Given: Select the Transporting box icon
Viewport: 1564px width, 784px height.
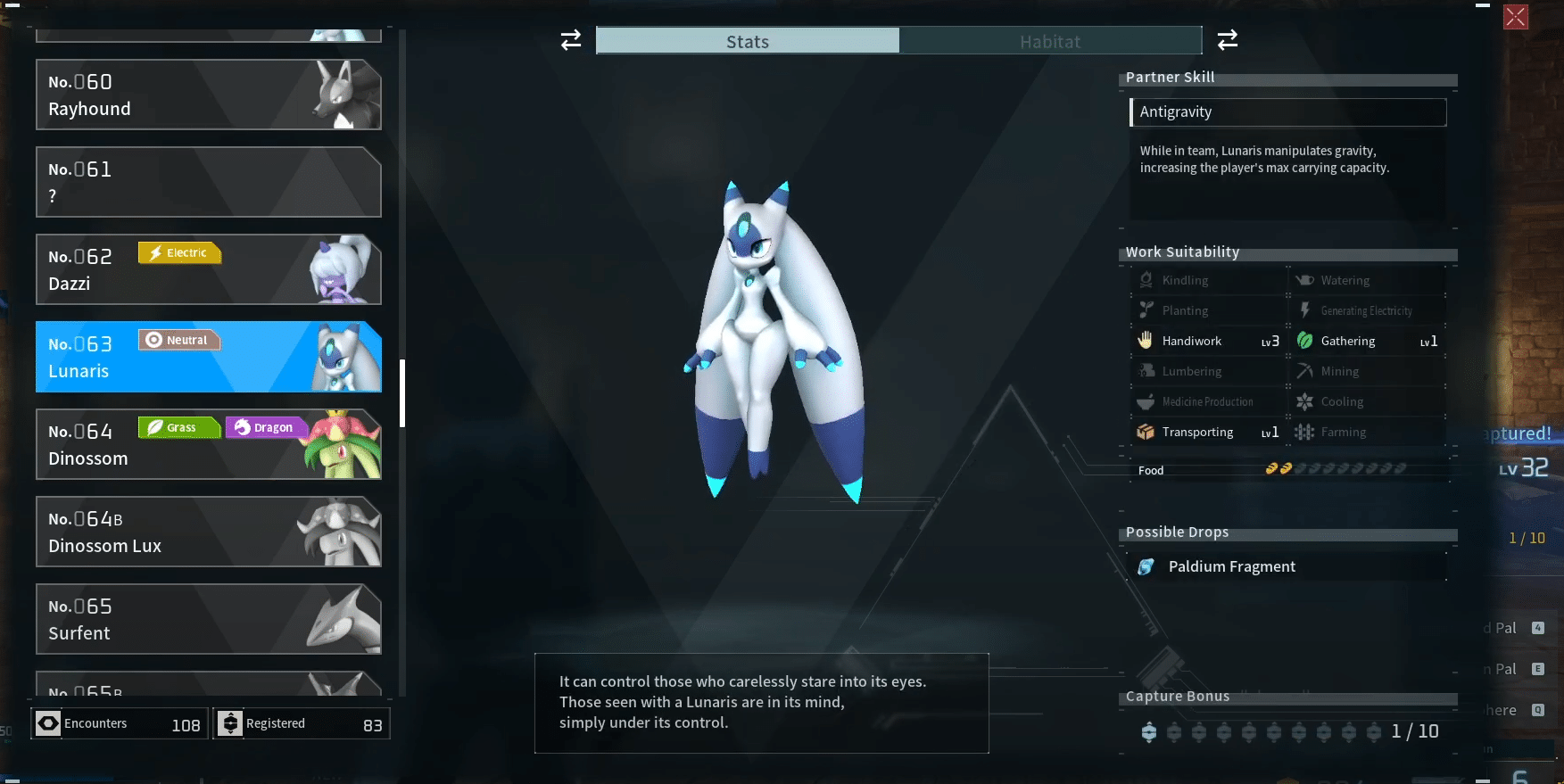Looking at the screenshot, I should (x=1146, y=432).
